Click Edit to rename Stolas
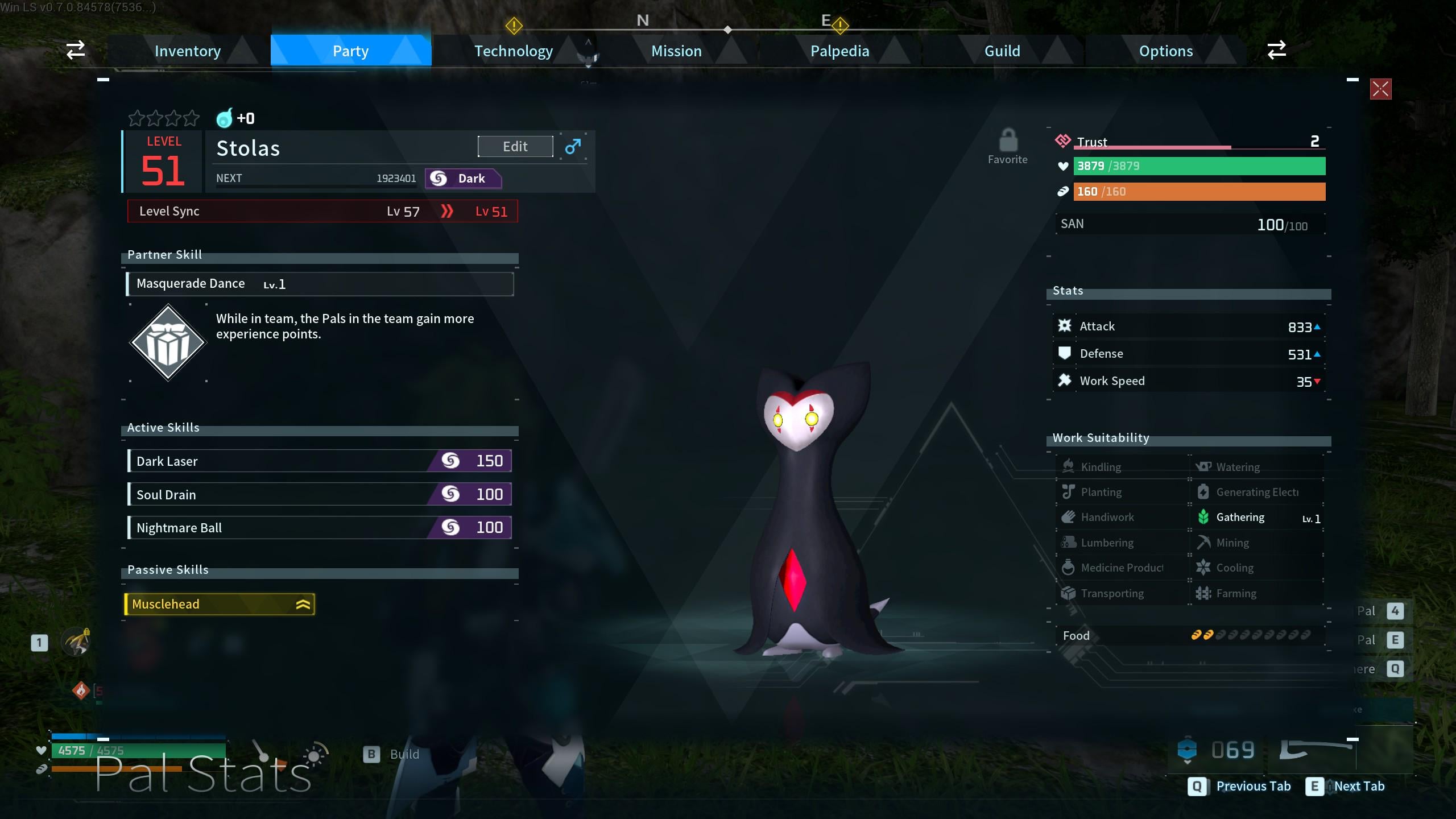 pyautogui.click(x=515, y=147)
